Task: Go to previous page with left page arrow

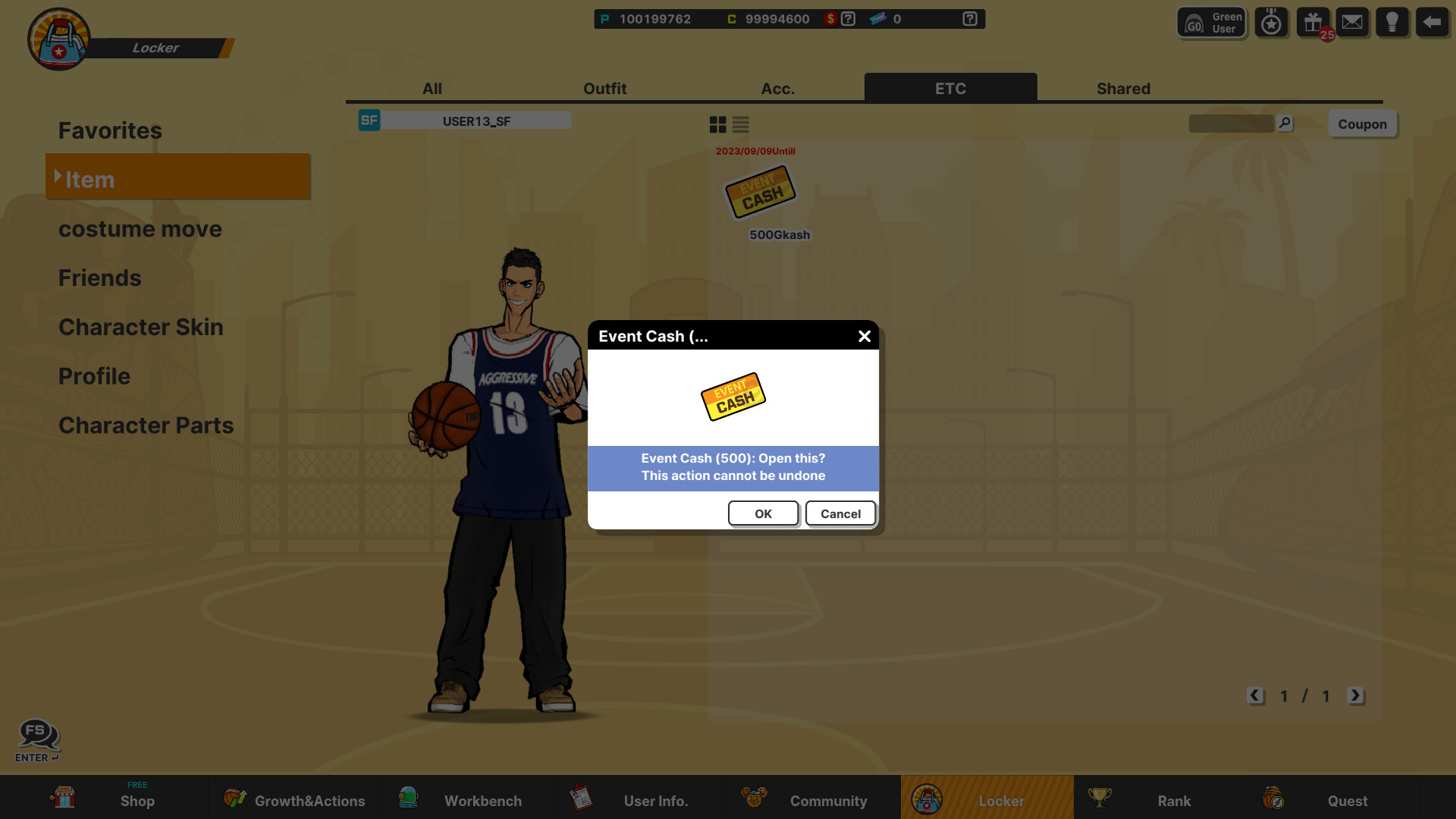Action: (x=1255, y=695)
